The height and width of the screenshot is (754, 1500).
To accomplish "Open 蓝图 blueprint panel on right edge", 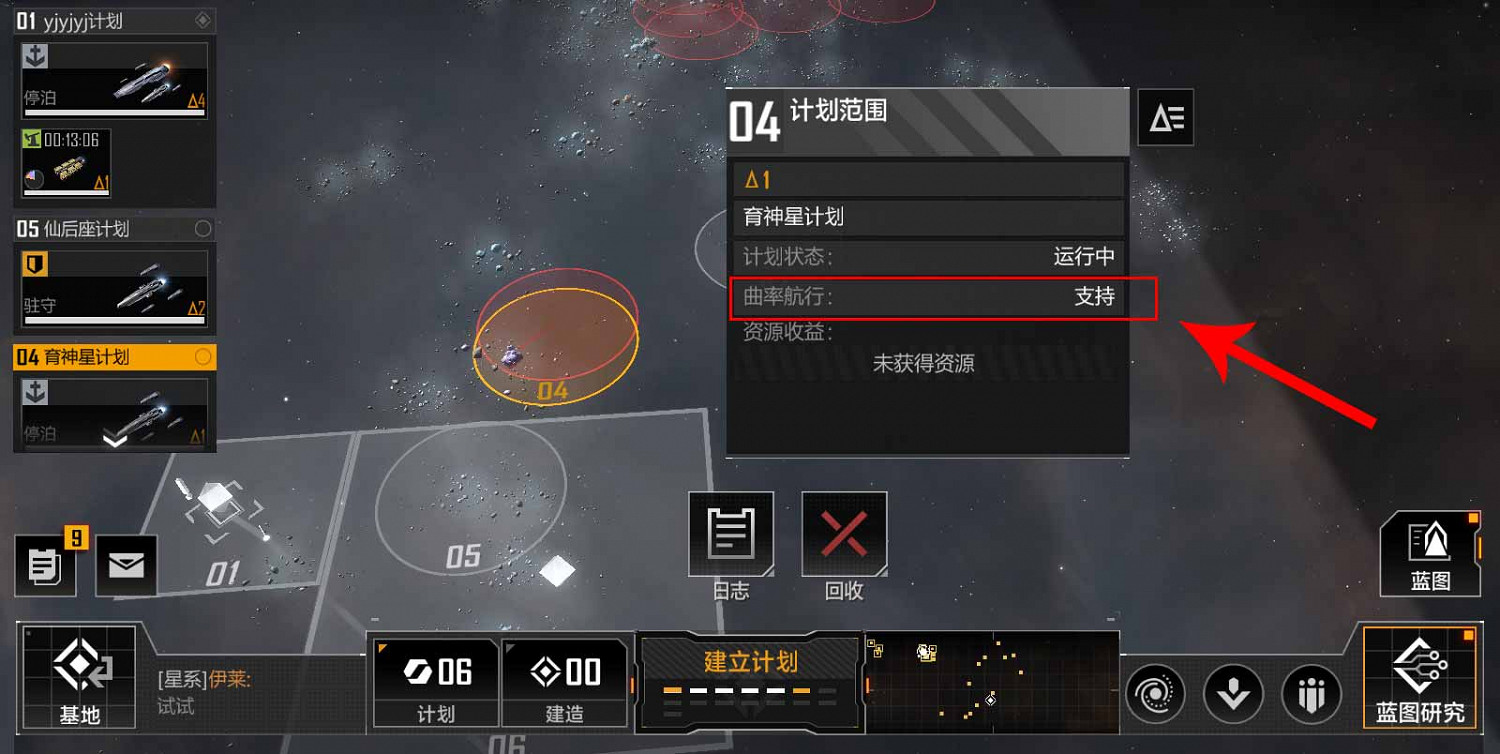I will (1430, 553).
